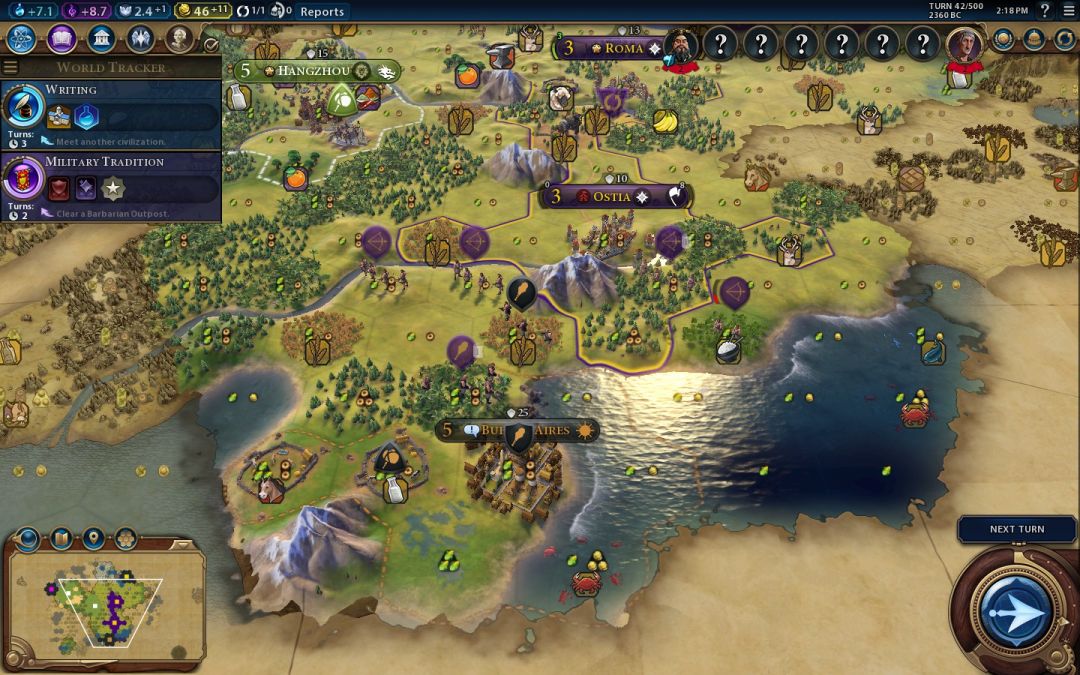The image size is (1080, 675).
Task: Toggle the World Tracker hamburger menu
Action: [11, 68]
